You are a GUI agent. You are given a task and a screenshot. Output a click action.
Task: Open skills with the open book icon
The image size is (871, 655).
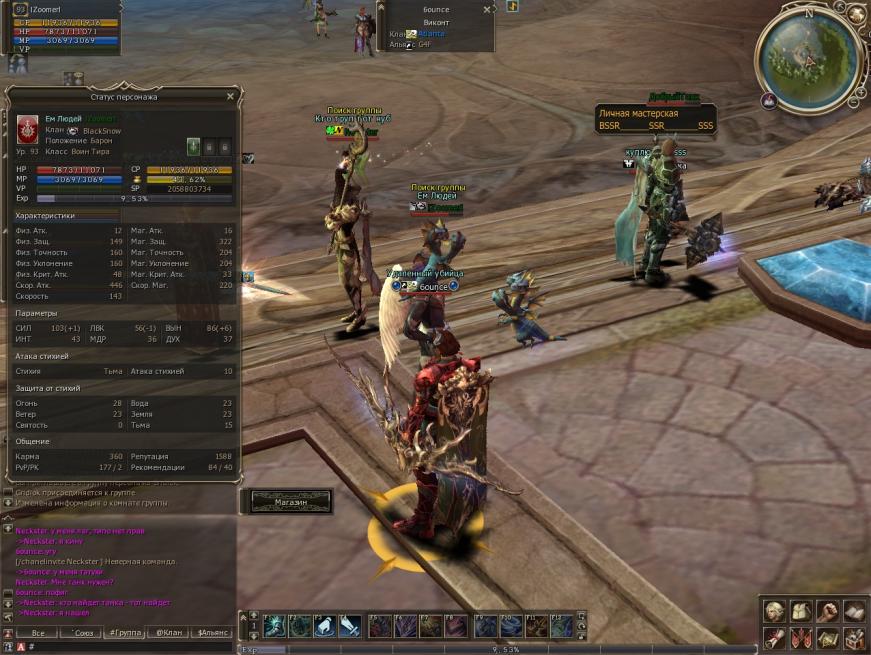pyautogui.click(x=853, y=610)
